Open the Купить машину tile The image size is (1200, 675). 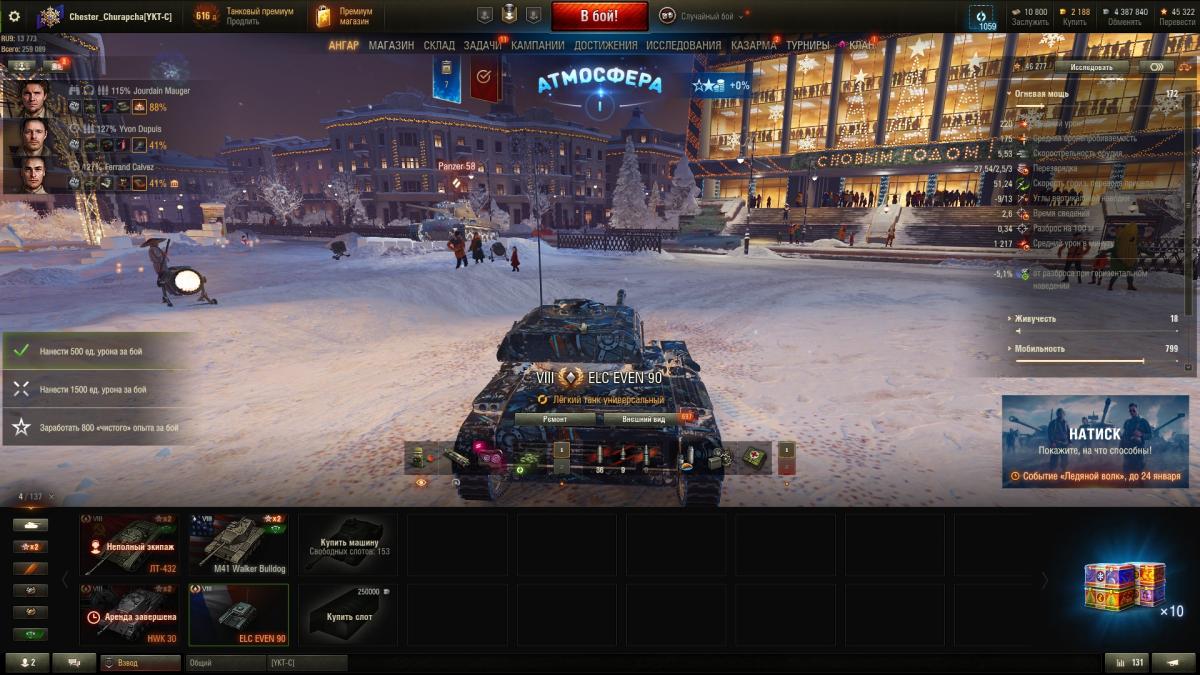(x=348, y=545)
